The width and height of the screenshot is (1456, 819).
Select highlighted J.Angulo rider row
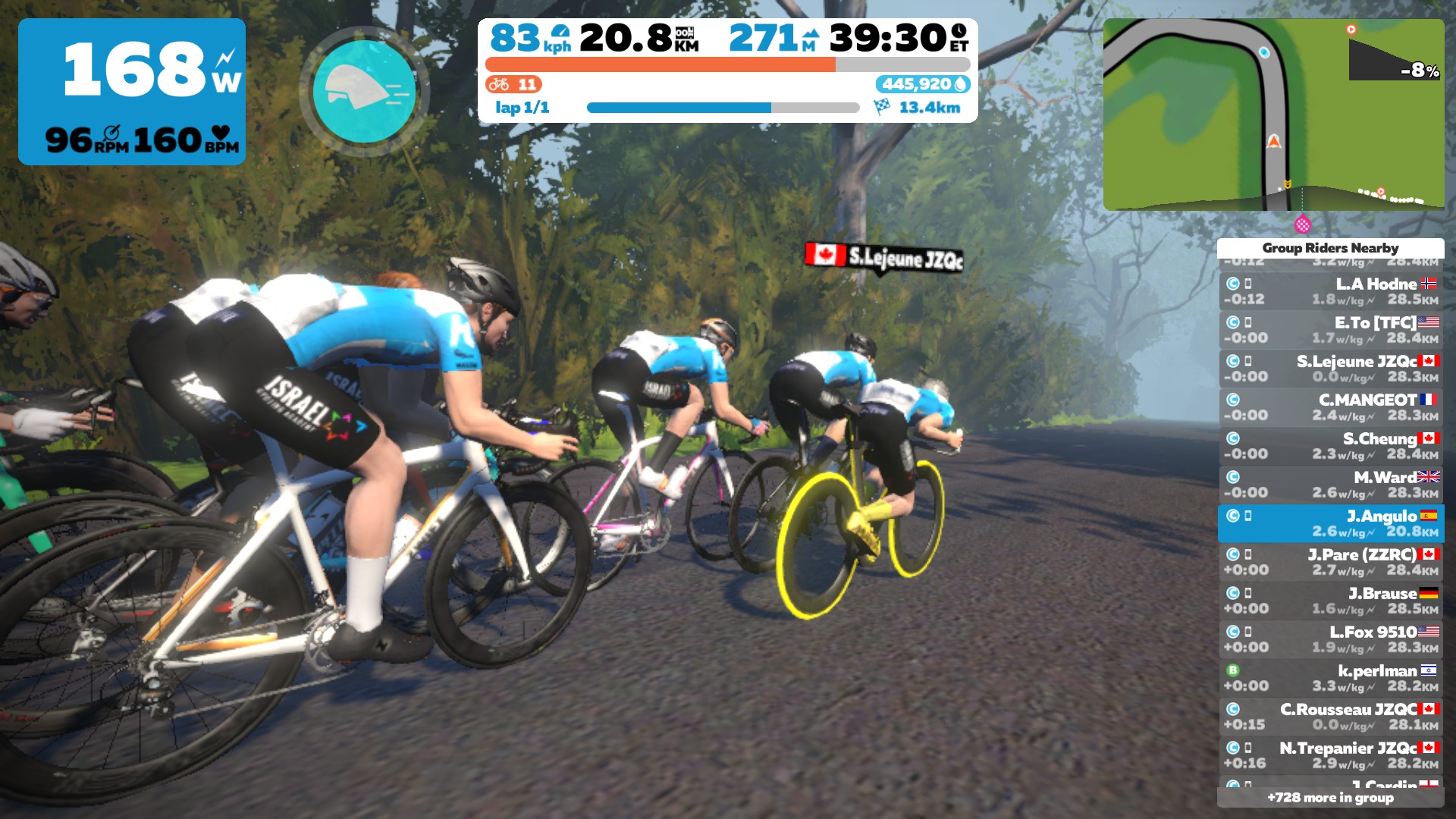[1330, 523]
